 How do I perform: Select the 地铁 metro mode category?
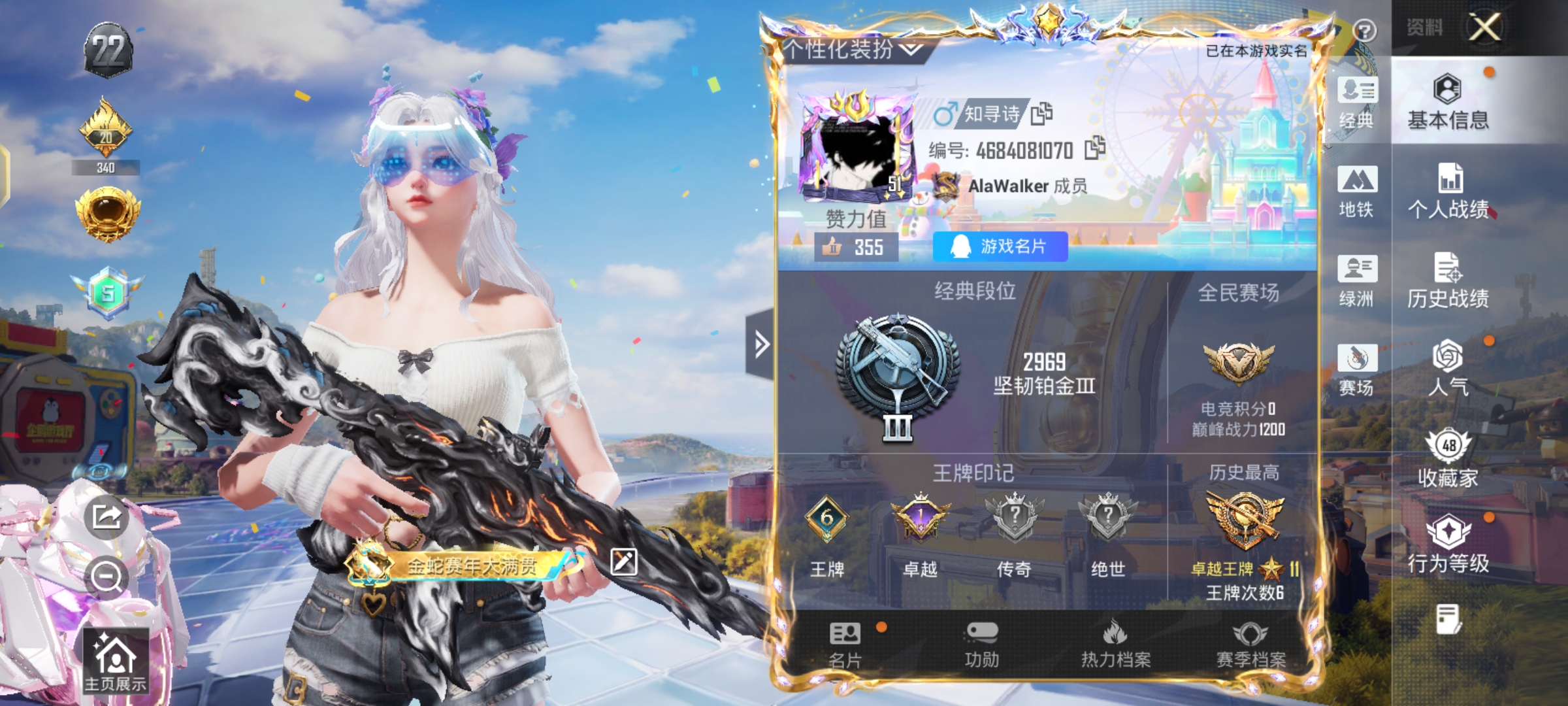pos(1357,192)
